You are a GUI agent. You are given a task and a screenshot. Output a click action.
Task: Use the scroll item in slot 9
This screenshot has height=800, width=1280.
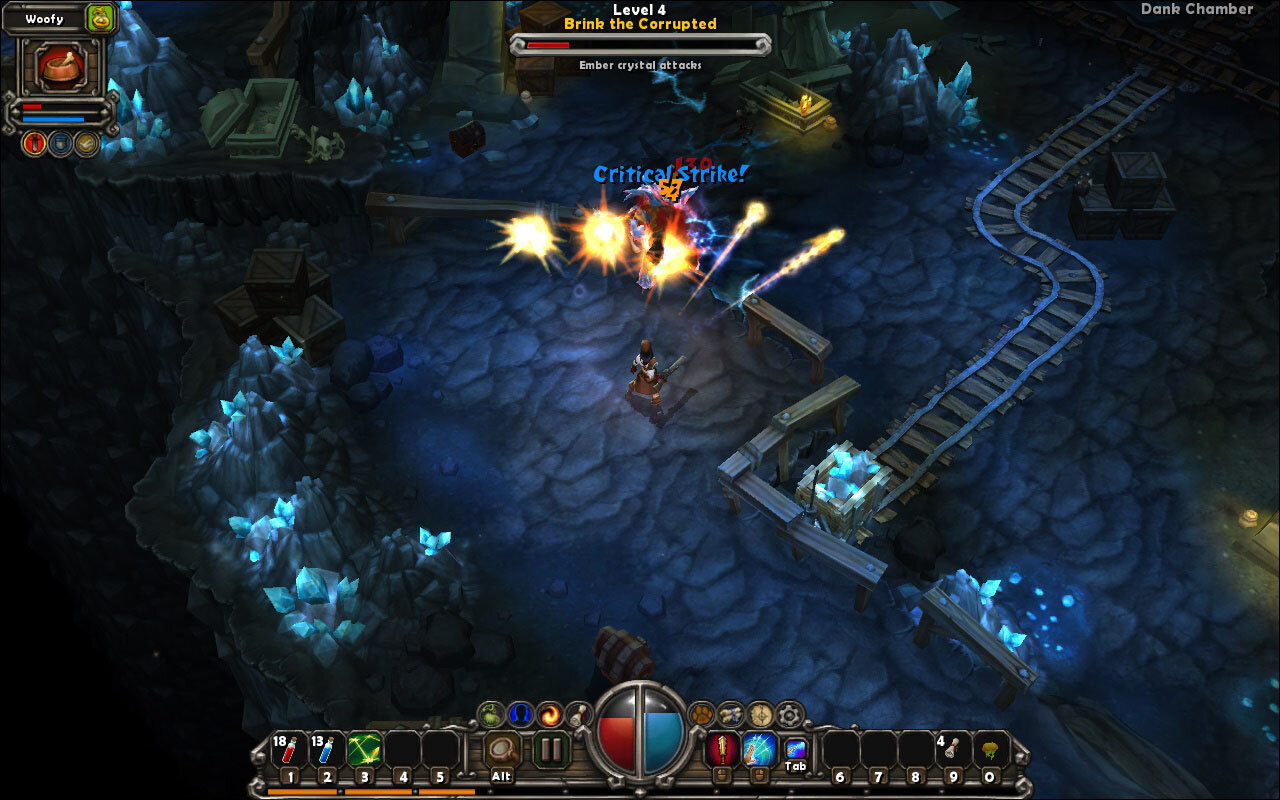click(x=953, y=750)
